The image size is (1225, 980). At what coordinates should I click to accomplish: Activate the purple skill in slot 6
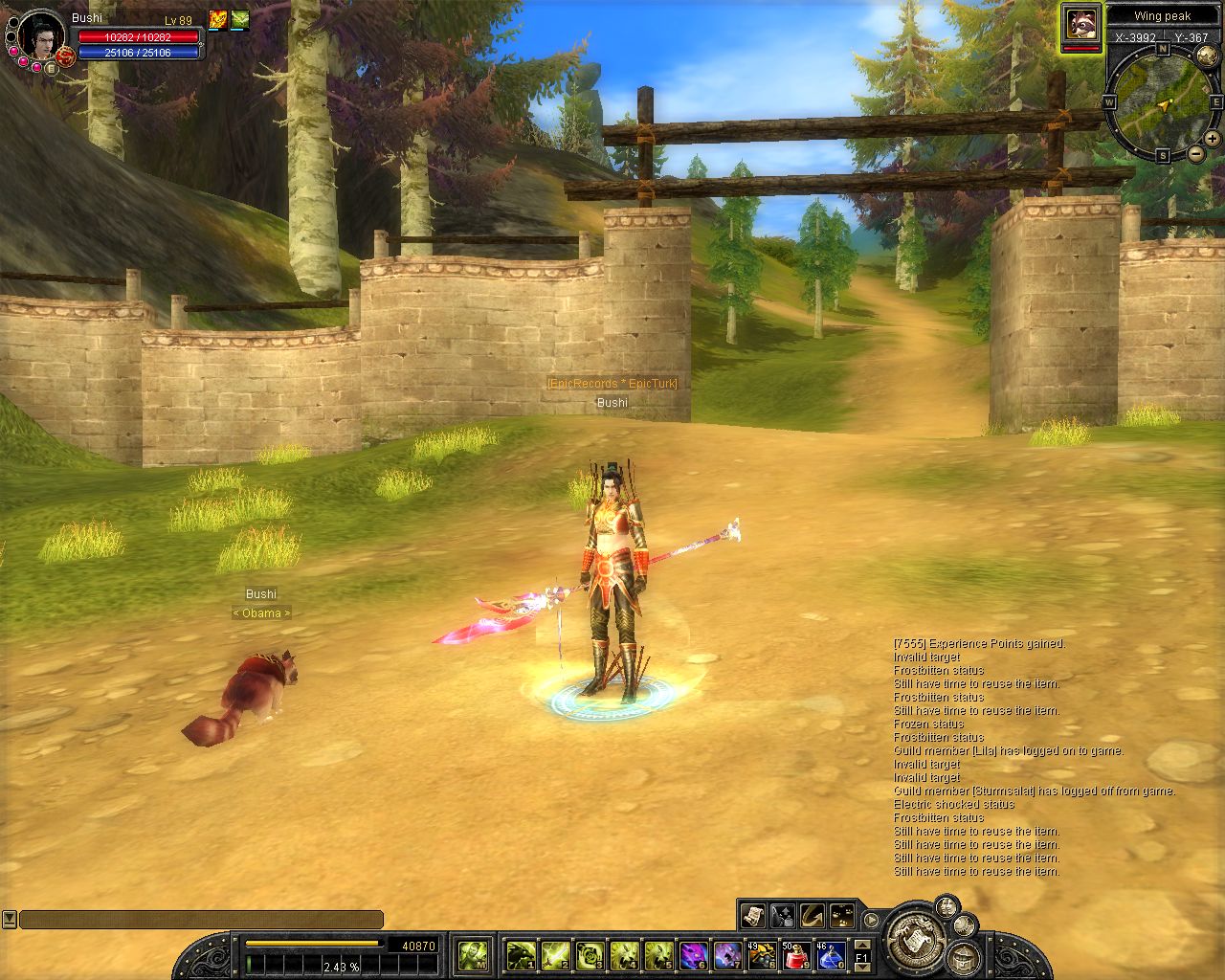pos(693,954)
